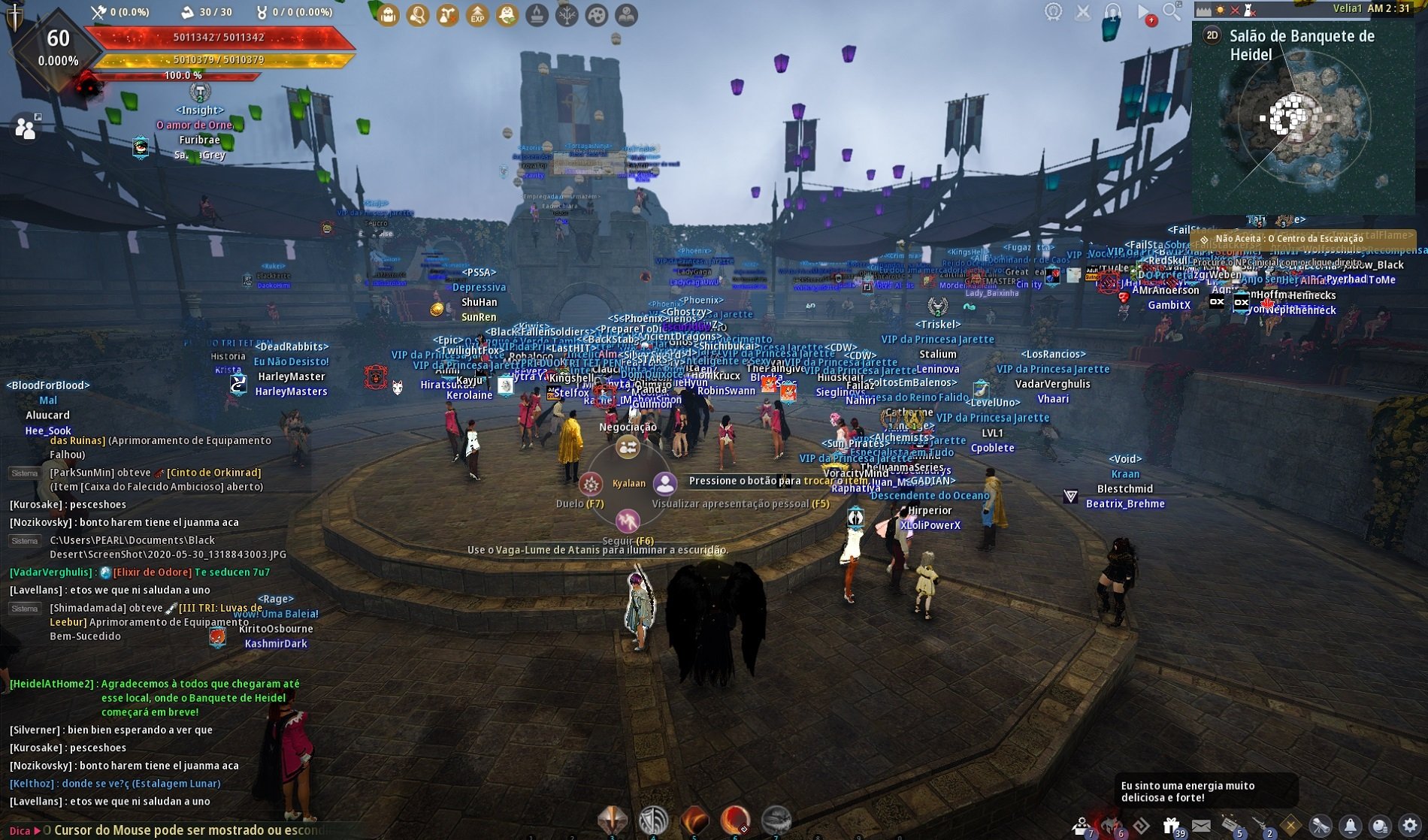Open the Elixir de Odore chat link
The height and width of the screenshot is (840, 1428).
point(152,573)
